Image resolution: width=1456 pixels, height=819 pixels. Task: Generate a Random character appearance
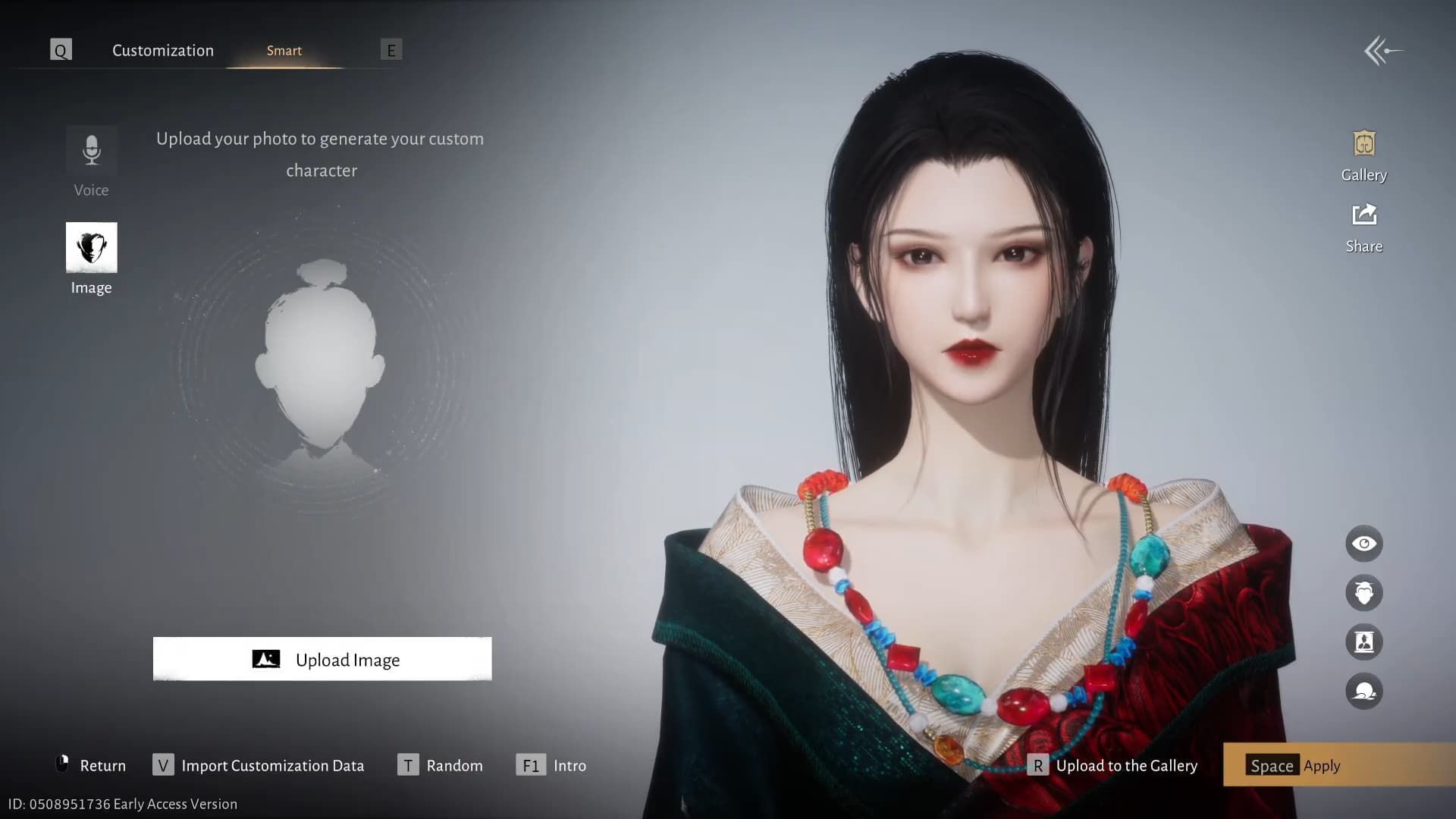pyautogui.click(x=441, y=765)
